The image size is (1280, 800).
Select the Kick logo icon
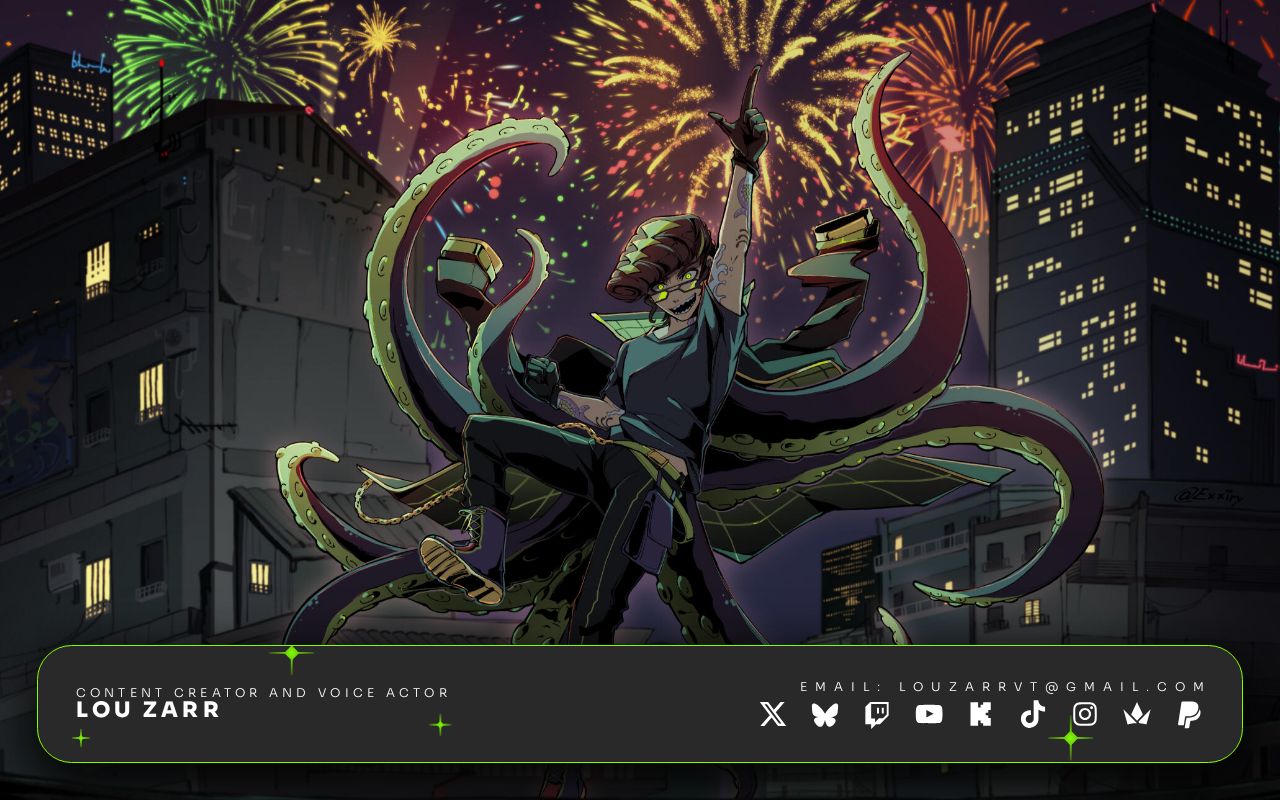coord(981,714)
